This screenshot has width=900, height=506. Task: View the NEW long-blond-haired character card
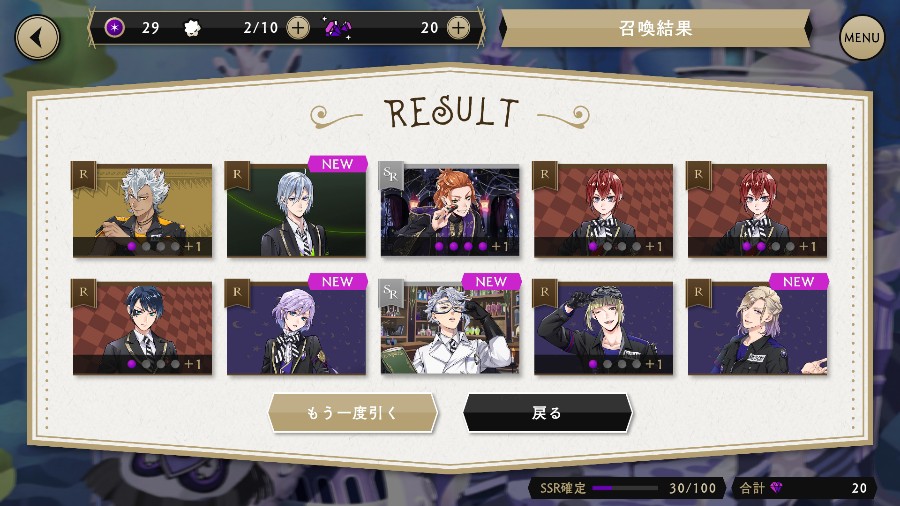coord(757,327)
